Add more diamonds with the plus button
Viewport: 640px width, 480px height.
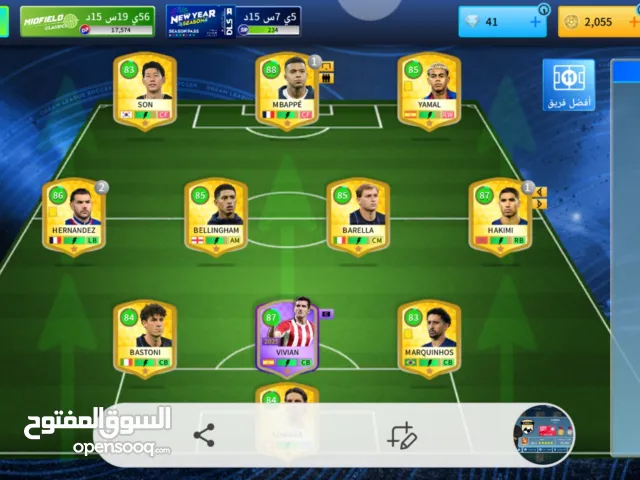click(x=535, y=21)
